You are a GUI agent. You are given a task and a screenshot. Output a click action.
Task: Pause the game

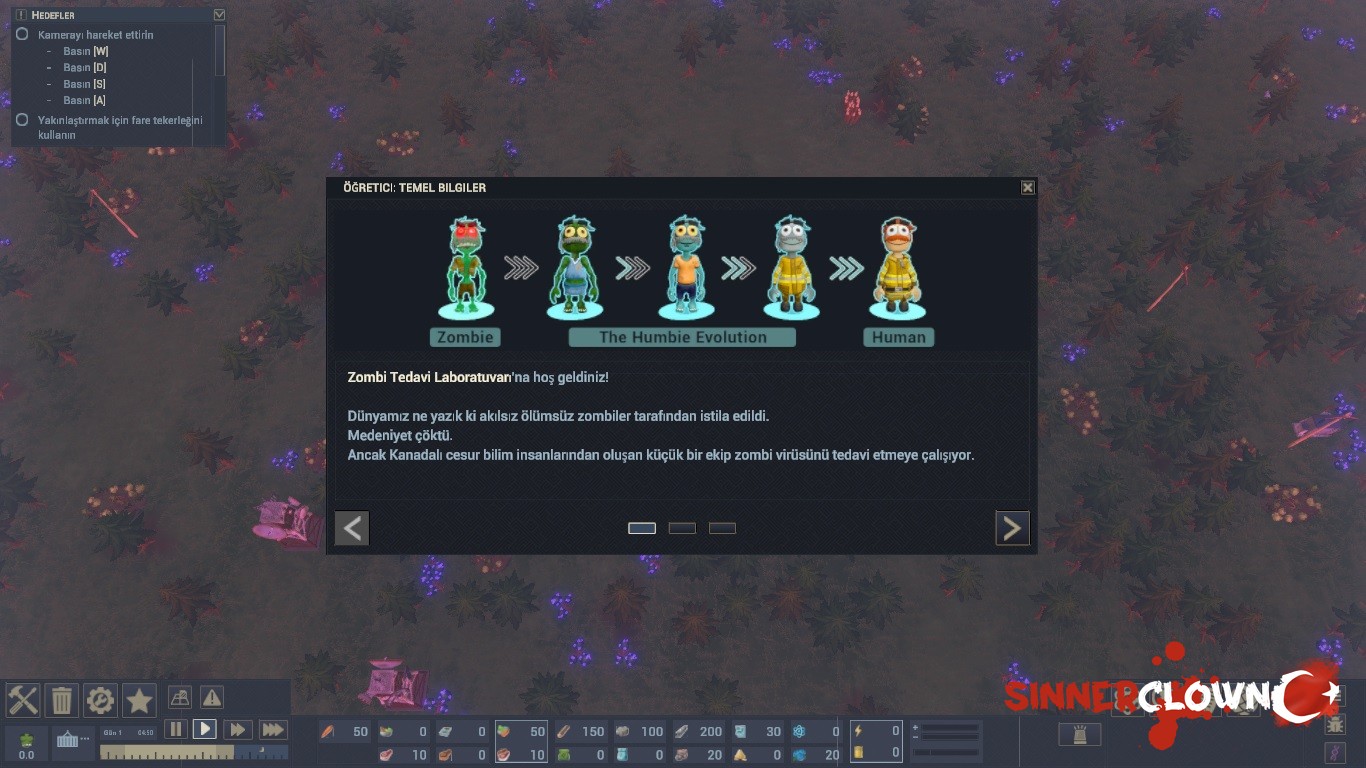[175, 729]
